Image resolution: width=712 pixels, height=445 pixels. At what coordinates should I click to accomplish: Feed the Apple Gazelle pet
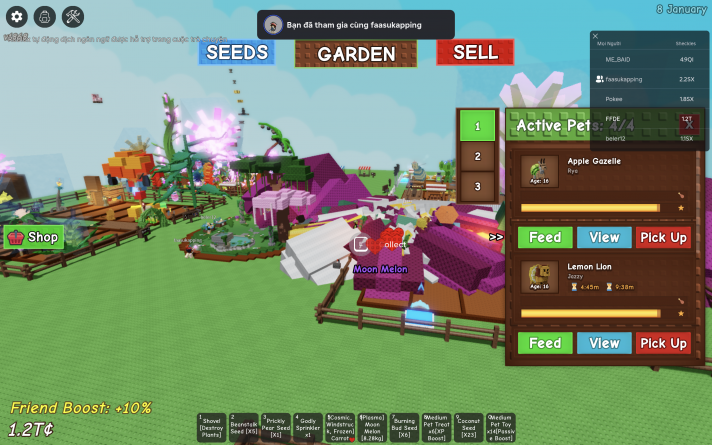[544, 237]
